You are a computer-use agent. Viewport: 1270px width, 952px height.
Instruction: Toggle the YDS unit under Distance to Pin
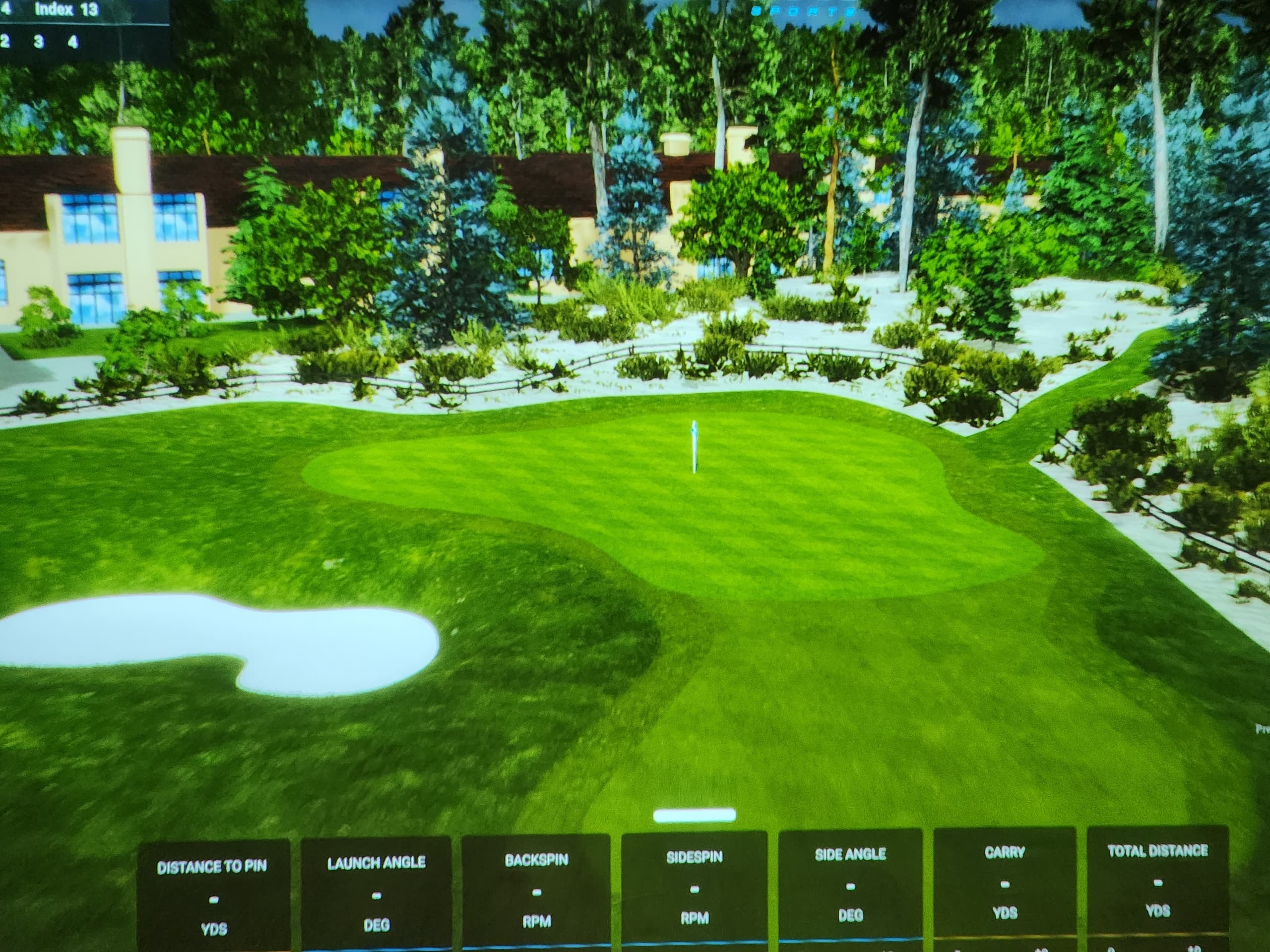[215, 928]
